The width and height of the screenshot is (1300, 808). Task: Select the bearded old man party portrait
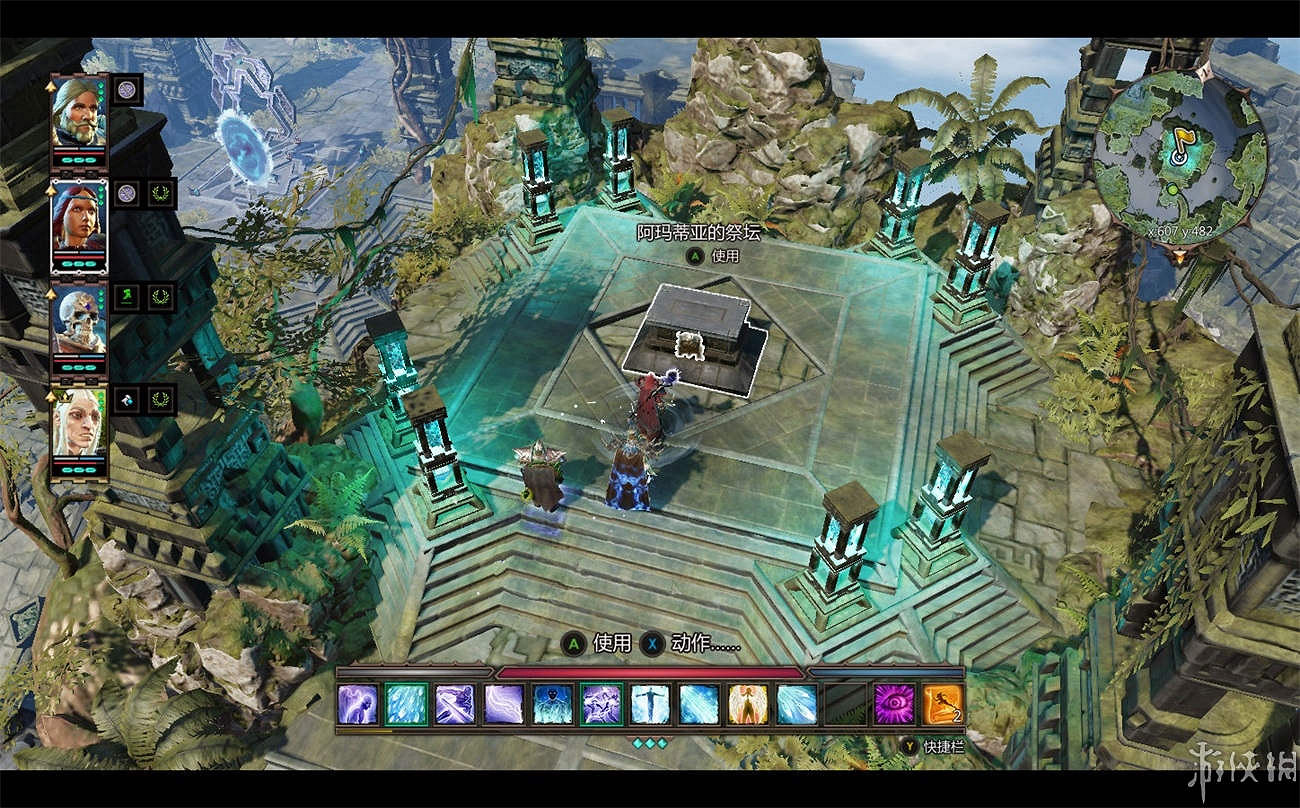[79, 111]
